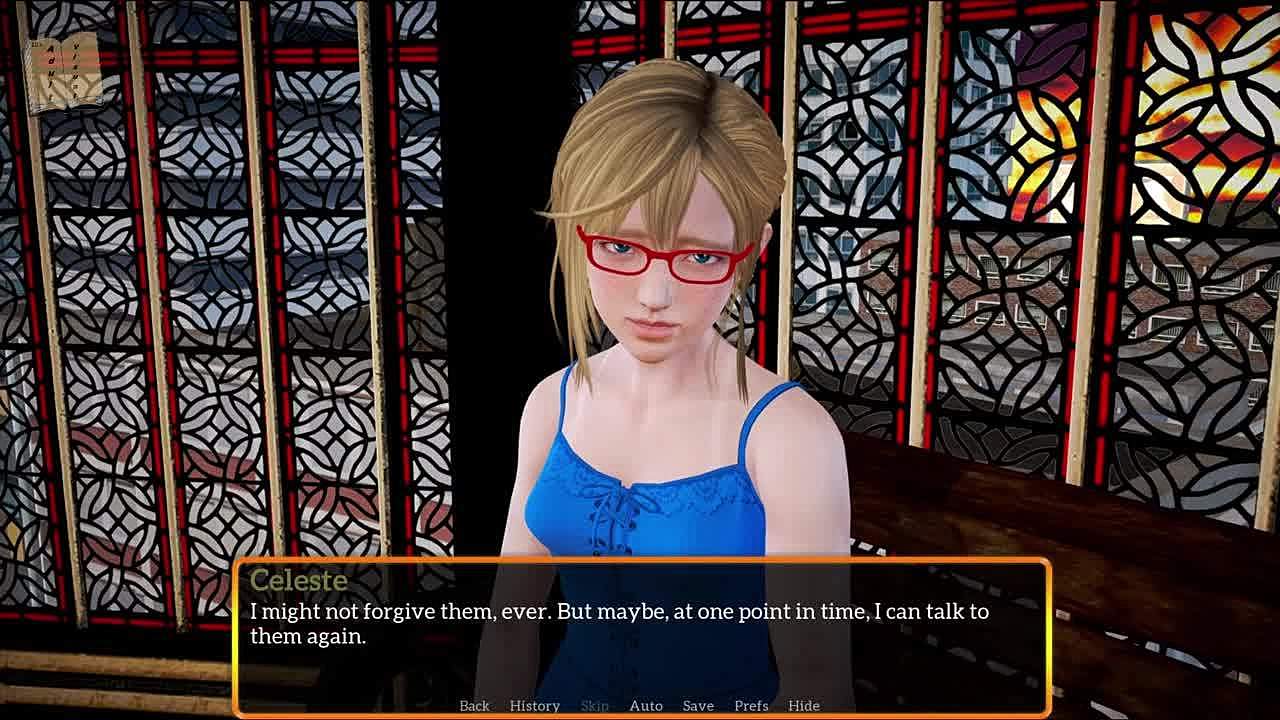1280x720 pixels.
Task: Turn on Auto advance
Action: pos(646,706)
